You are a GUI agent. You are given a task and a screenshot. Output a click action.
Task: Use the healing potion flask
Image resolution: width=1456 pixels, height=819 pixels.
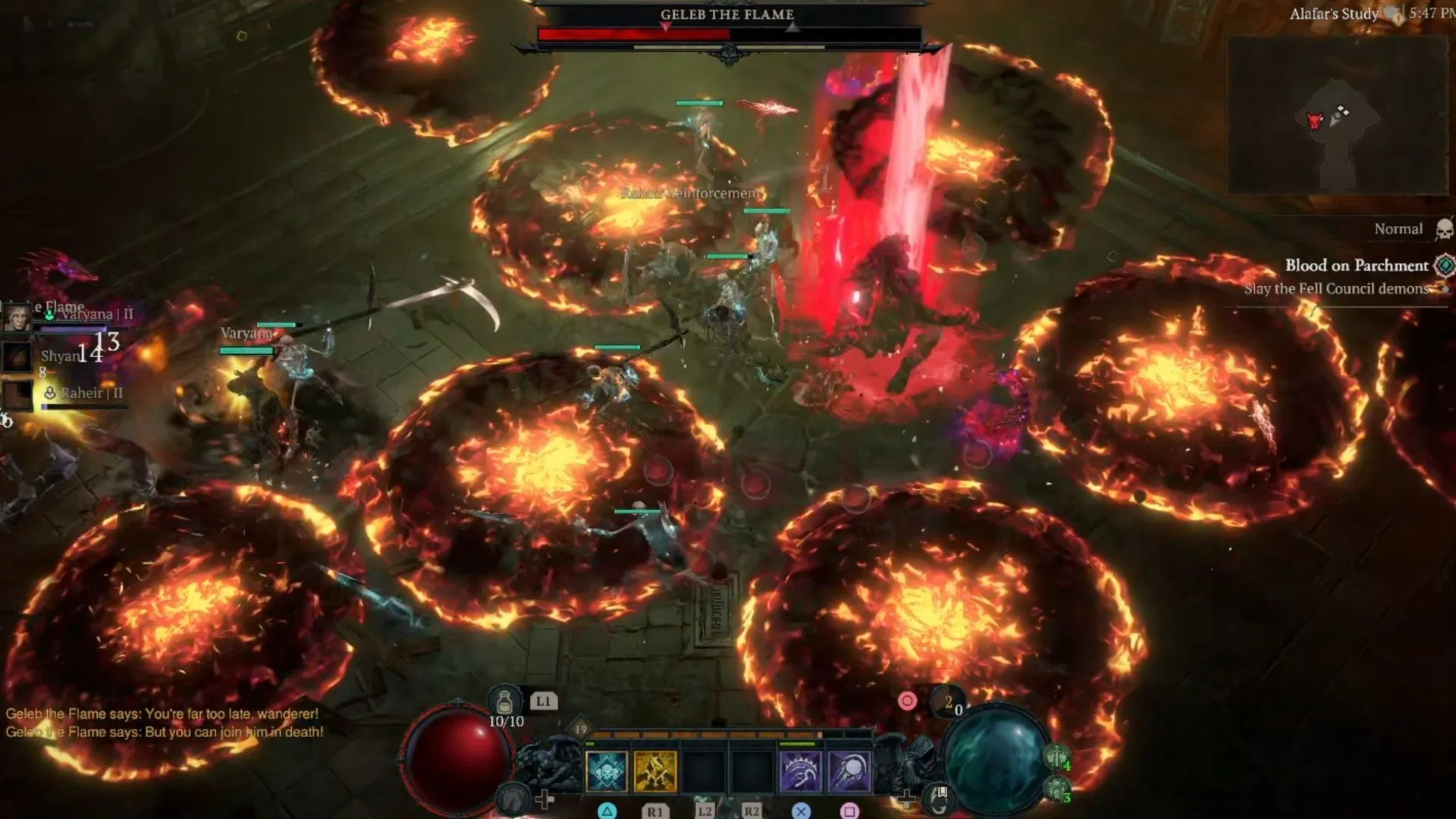(504, 701)
